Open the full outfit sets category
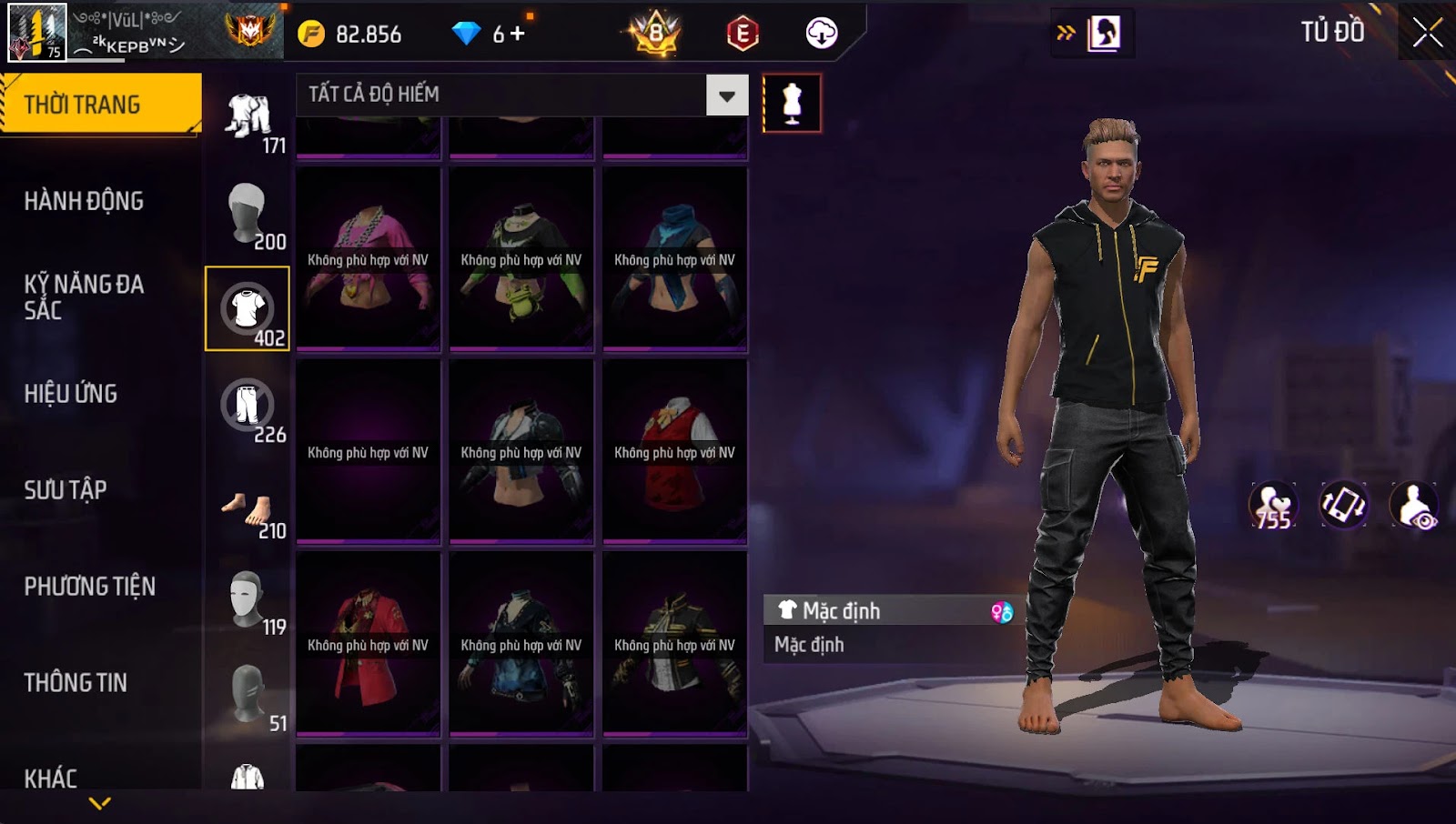This screenshot has height=824, width=1456. [248, 117]
